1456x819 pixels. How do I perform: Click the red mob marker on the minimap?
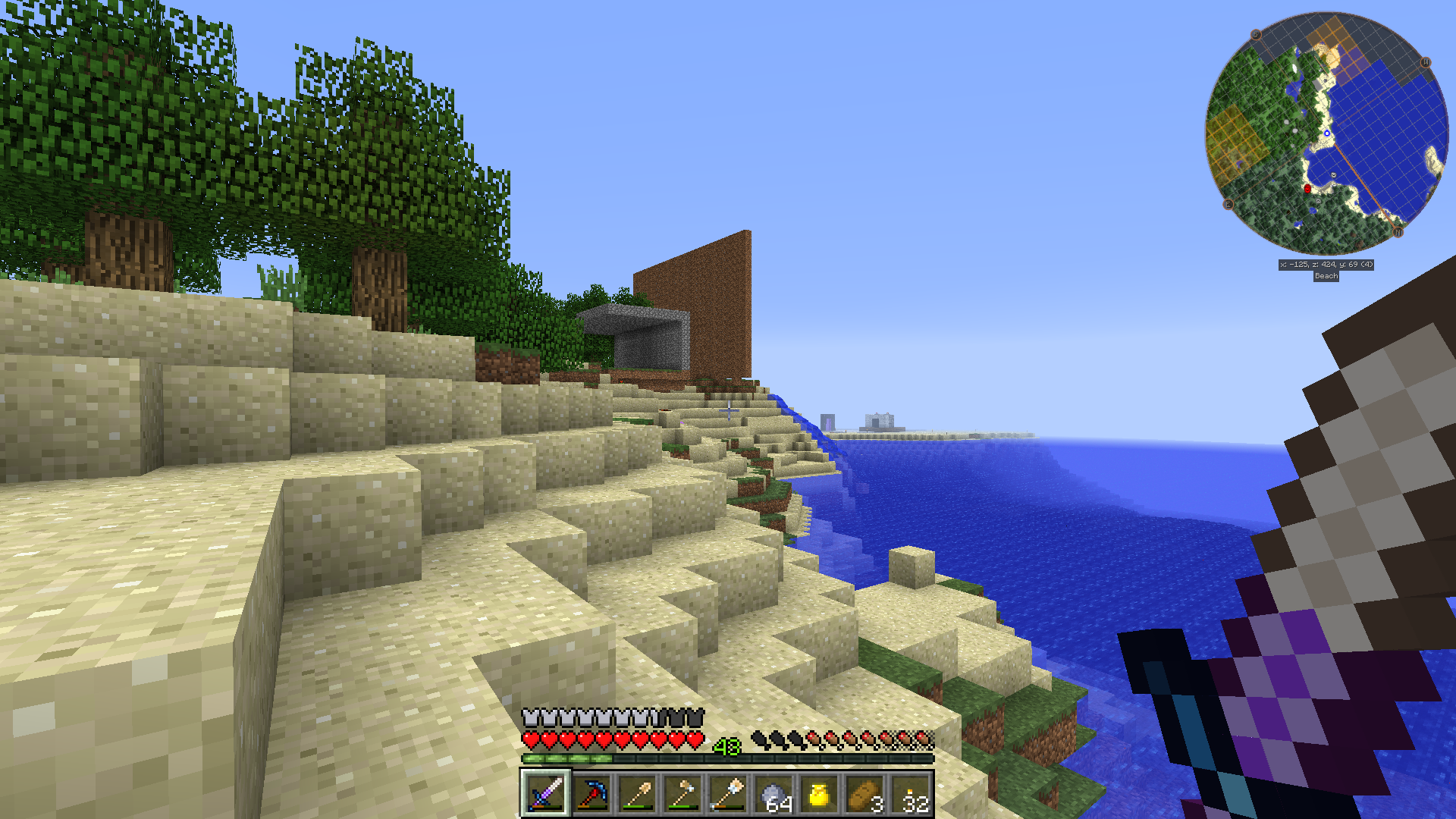pos(1307,188)
